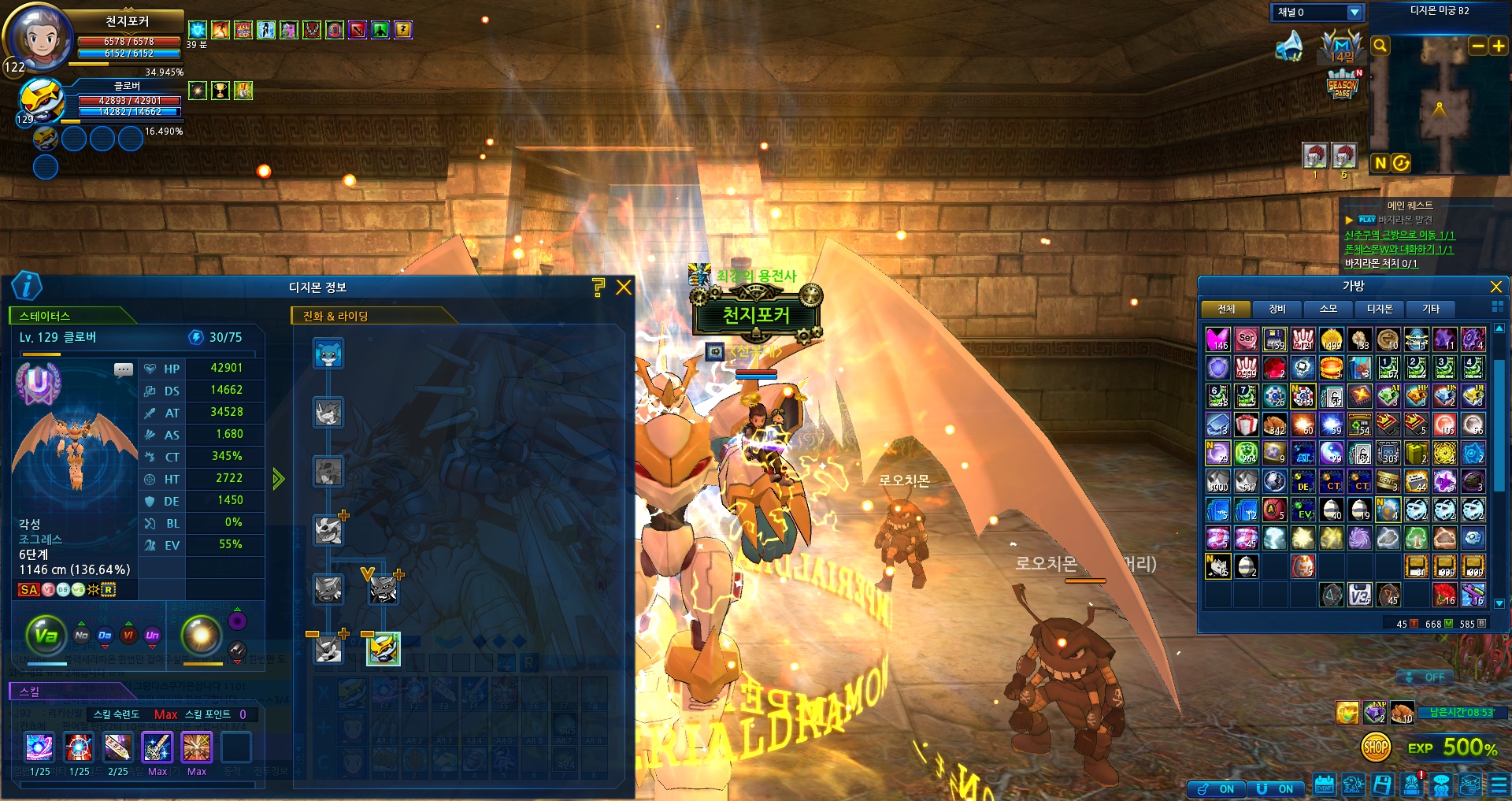Show the 전체 bag tab
The image size is (1512, 801).
[x=1226, y=309]
